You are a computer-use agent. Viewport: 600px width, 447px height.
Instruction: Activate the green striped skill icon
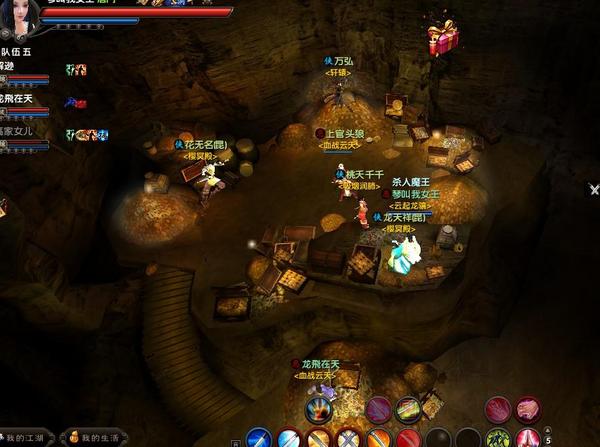pos(407,408)
